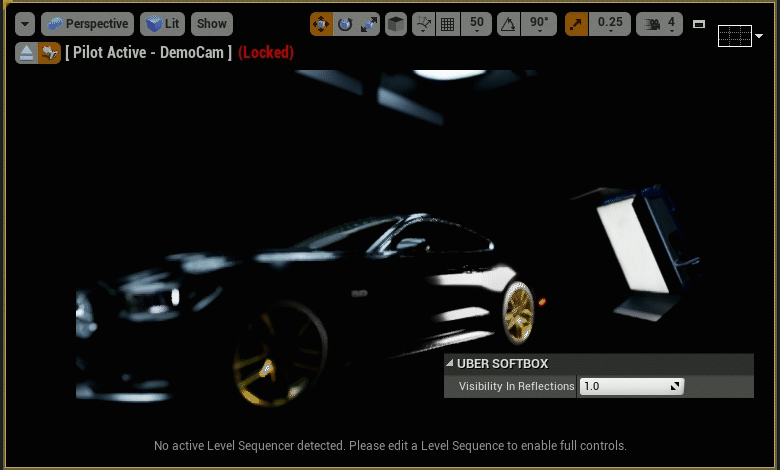Image resolution: width=780 pixels, height=470 pixels.
Task: Open the Show flags menu
Action: coord(211,24)
